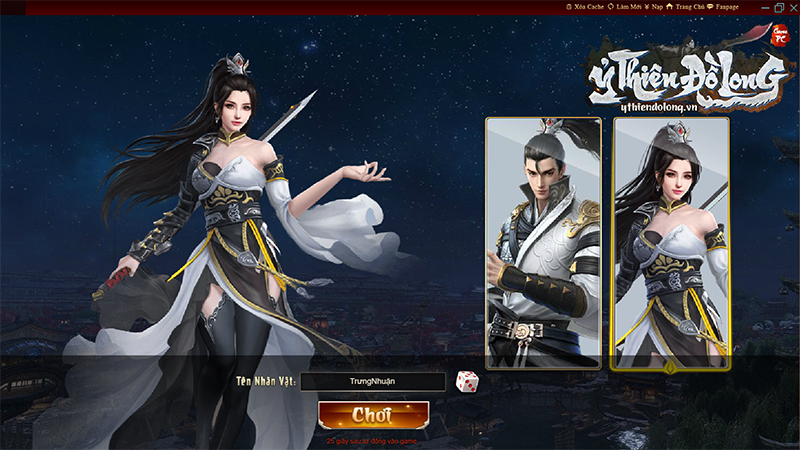This screenshot has width=800, height=450.
Task: Close the game window
Action: [791, 7]
